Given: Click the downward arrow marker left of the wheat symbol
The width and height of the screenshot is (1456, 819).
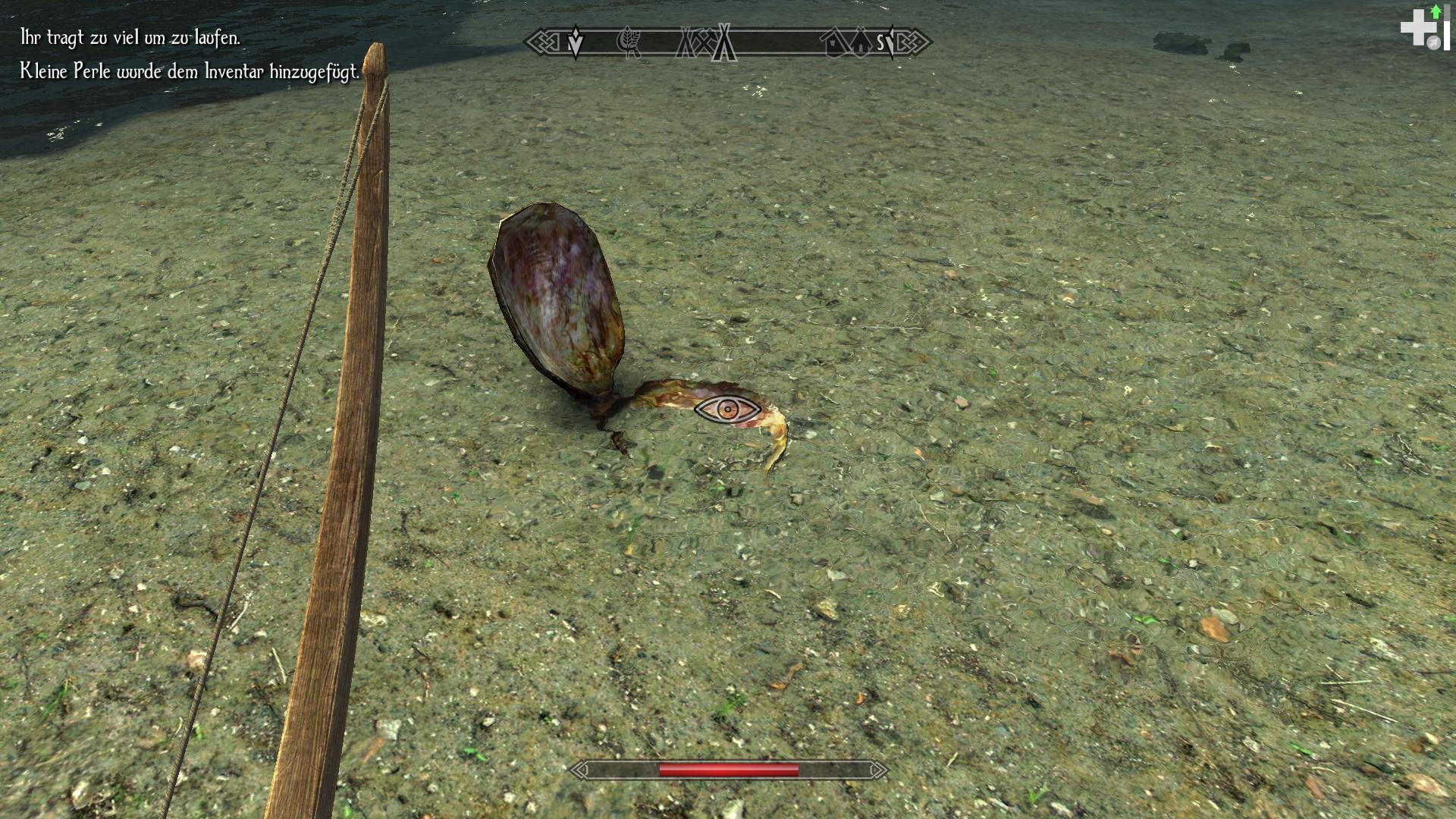Looking at the screenshot, I should [x=575, y=42].
